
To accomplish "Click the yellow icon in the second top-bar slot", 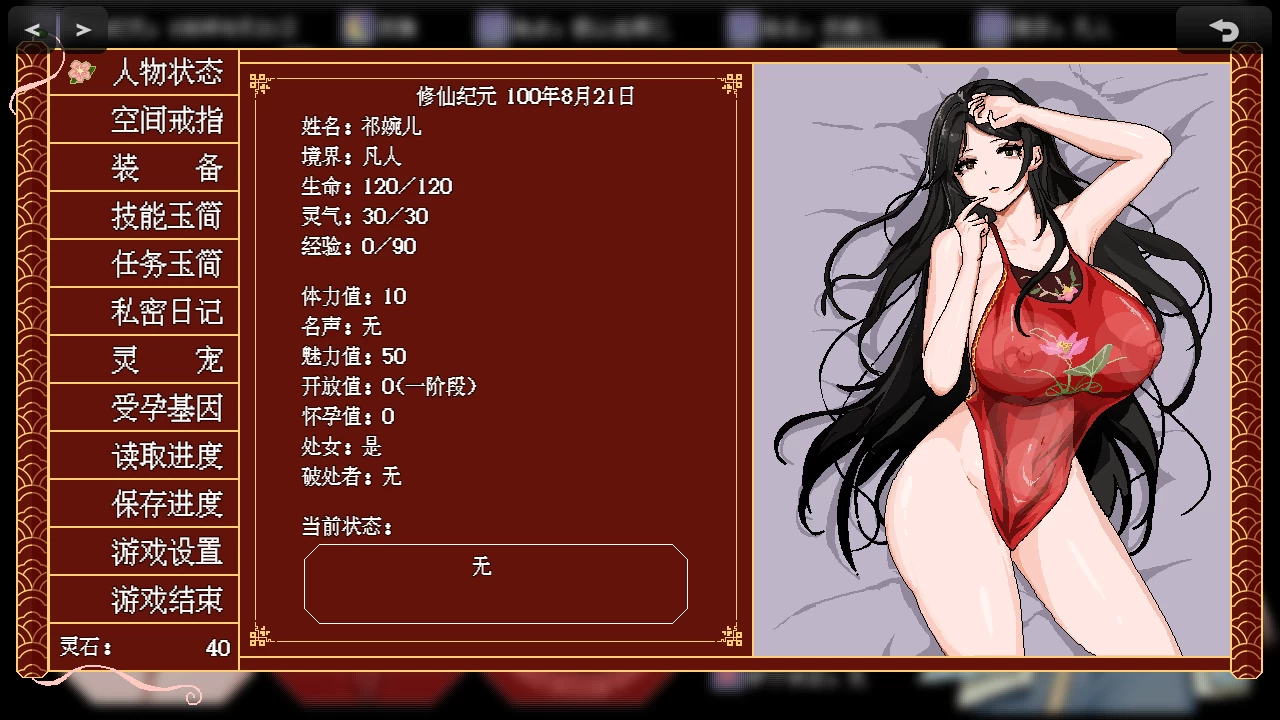I will 354,27.
